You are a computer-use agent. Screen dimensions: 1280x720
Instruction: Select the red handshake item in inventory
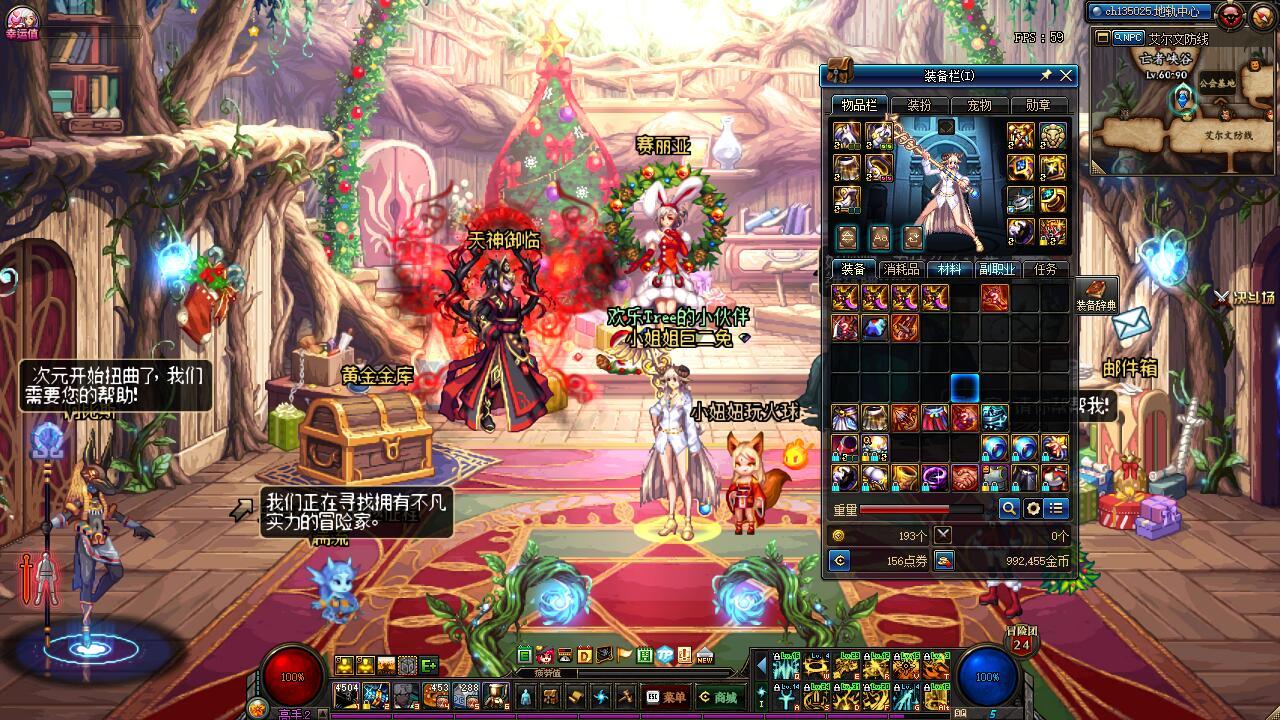(965, 477)
